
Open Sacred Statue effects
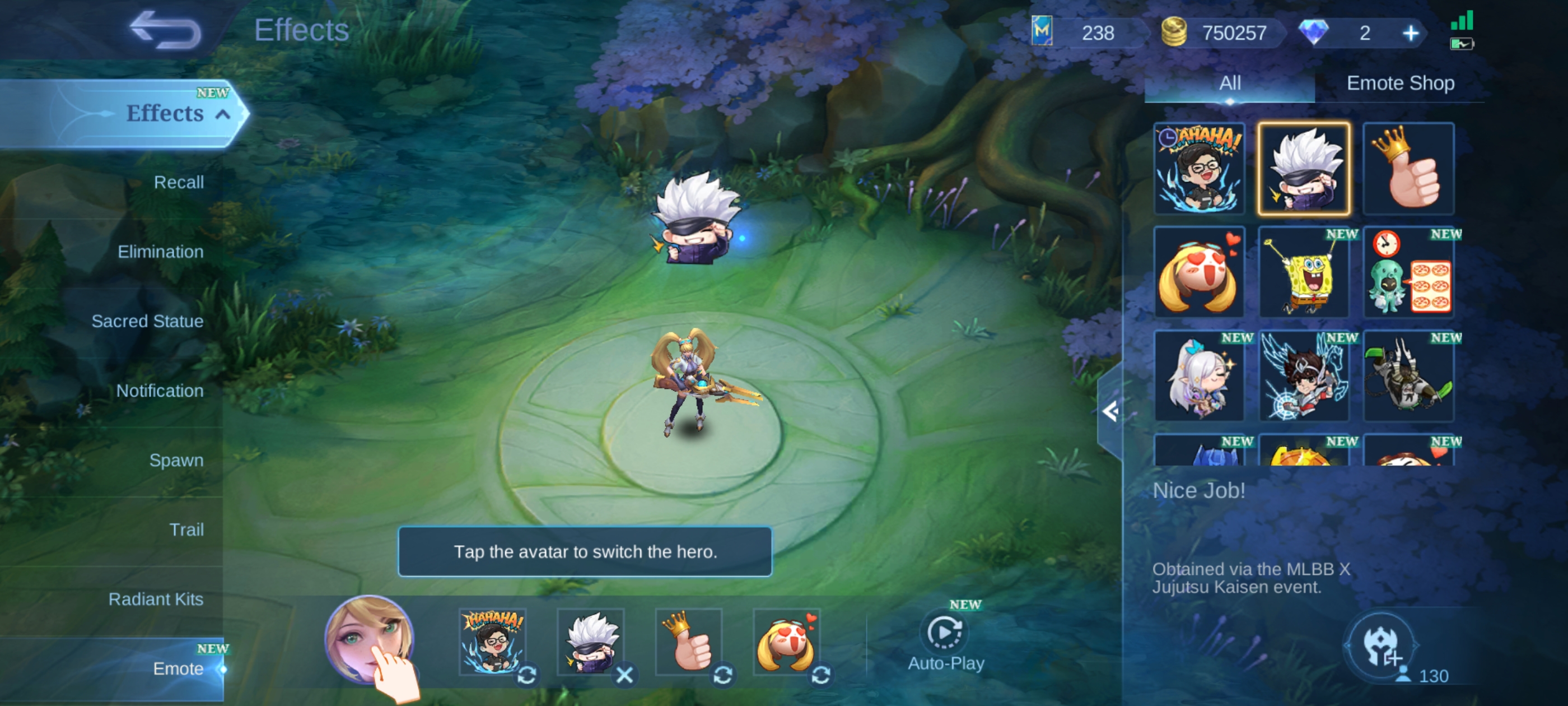click(147, 321)
